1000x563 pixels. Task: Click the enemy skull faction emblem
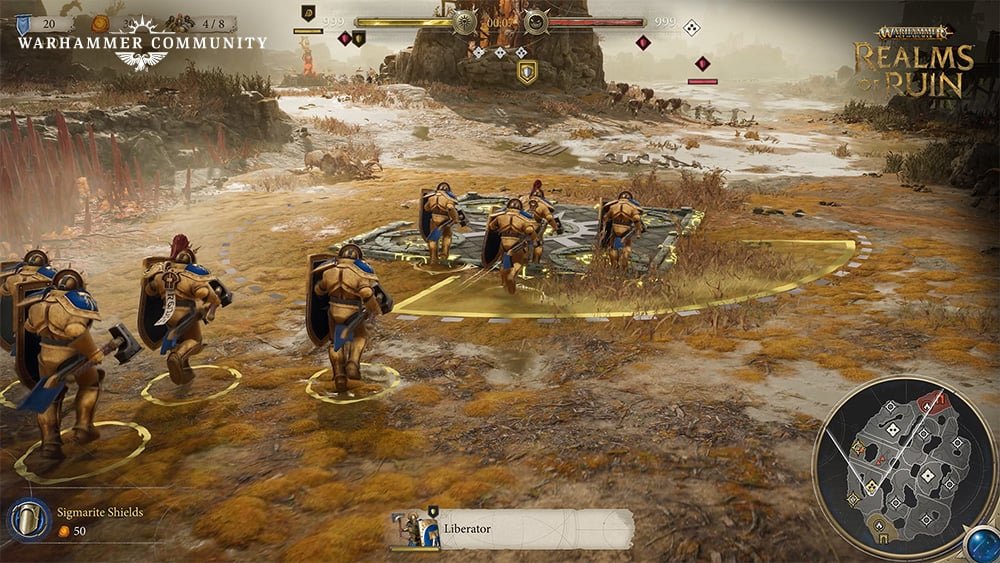(536, 22)
